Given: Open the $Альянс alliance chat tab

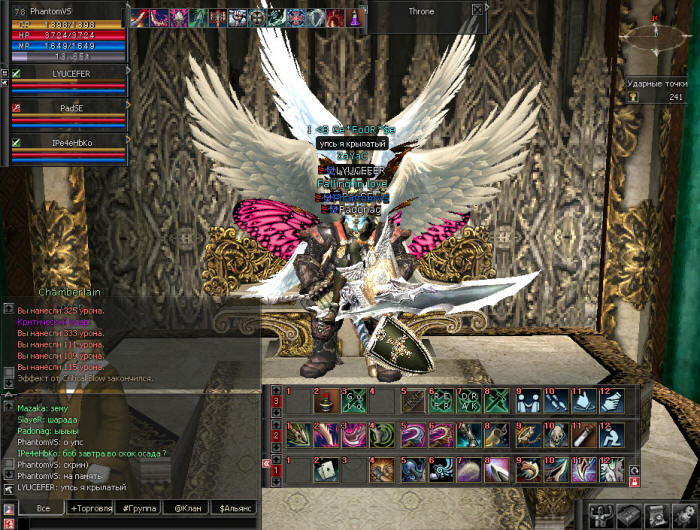Looking at the screenshot, I should pyautogui.click(x=236, y=509).
